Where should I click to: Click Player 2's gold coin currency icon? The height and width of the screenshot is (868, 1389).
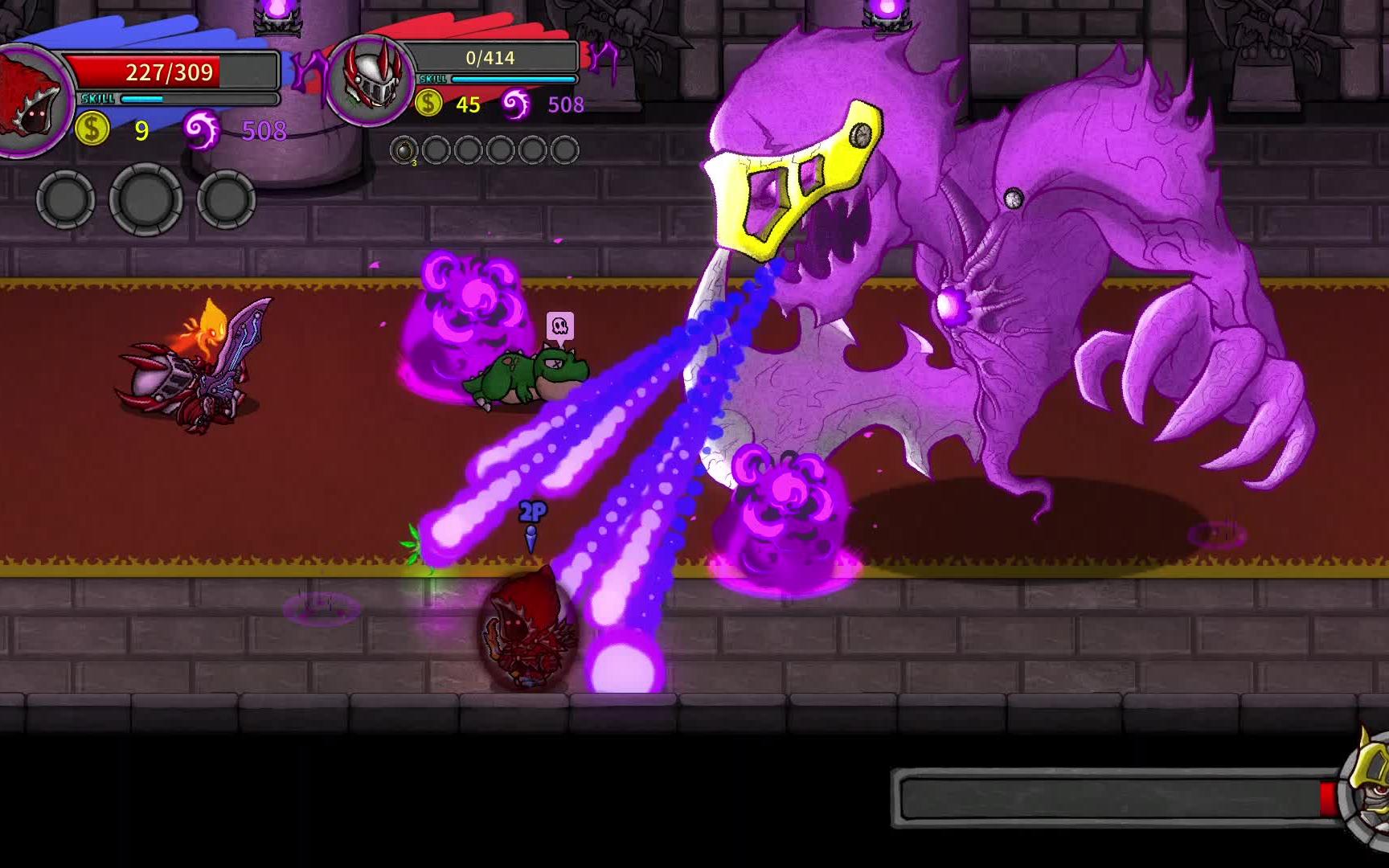428,103
